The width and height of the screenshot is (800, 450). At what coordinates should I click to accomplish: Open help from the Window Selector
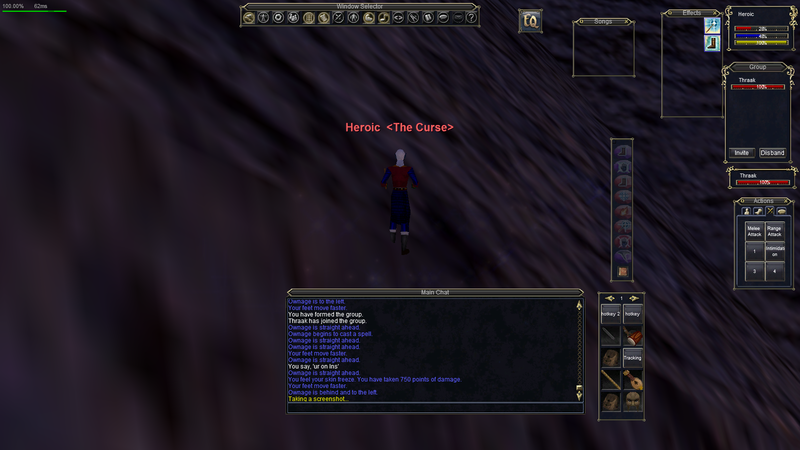[x=470, y=17]
